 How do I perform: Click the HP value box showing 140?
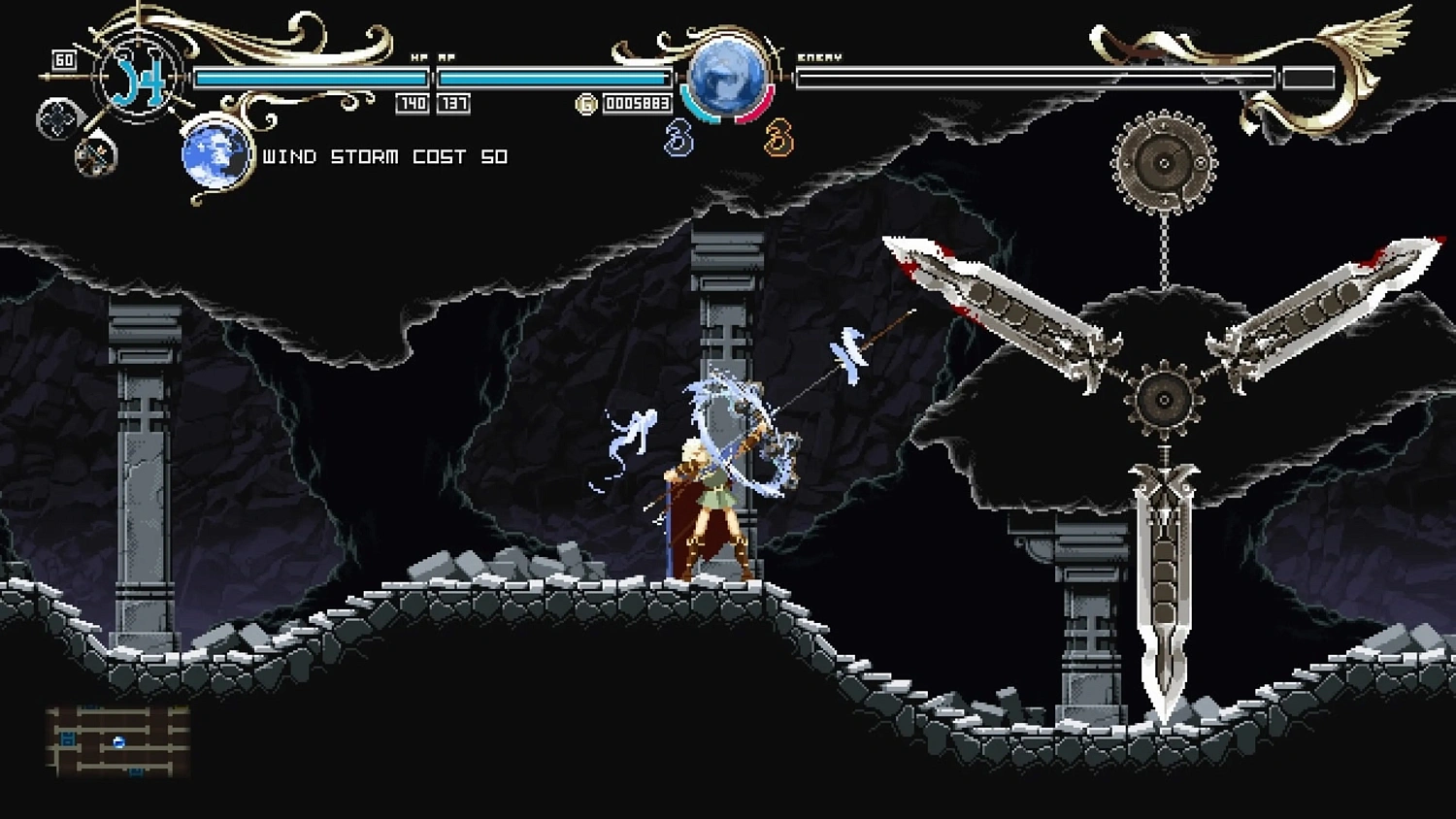click(x=413, y=102)
